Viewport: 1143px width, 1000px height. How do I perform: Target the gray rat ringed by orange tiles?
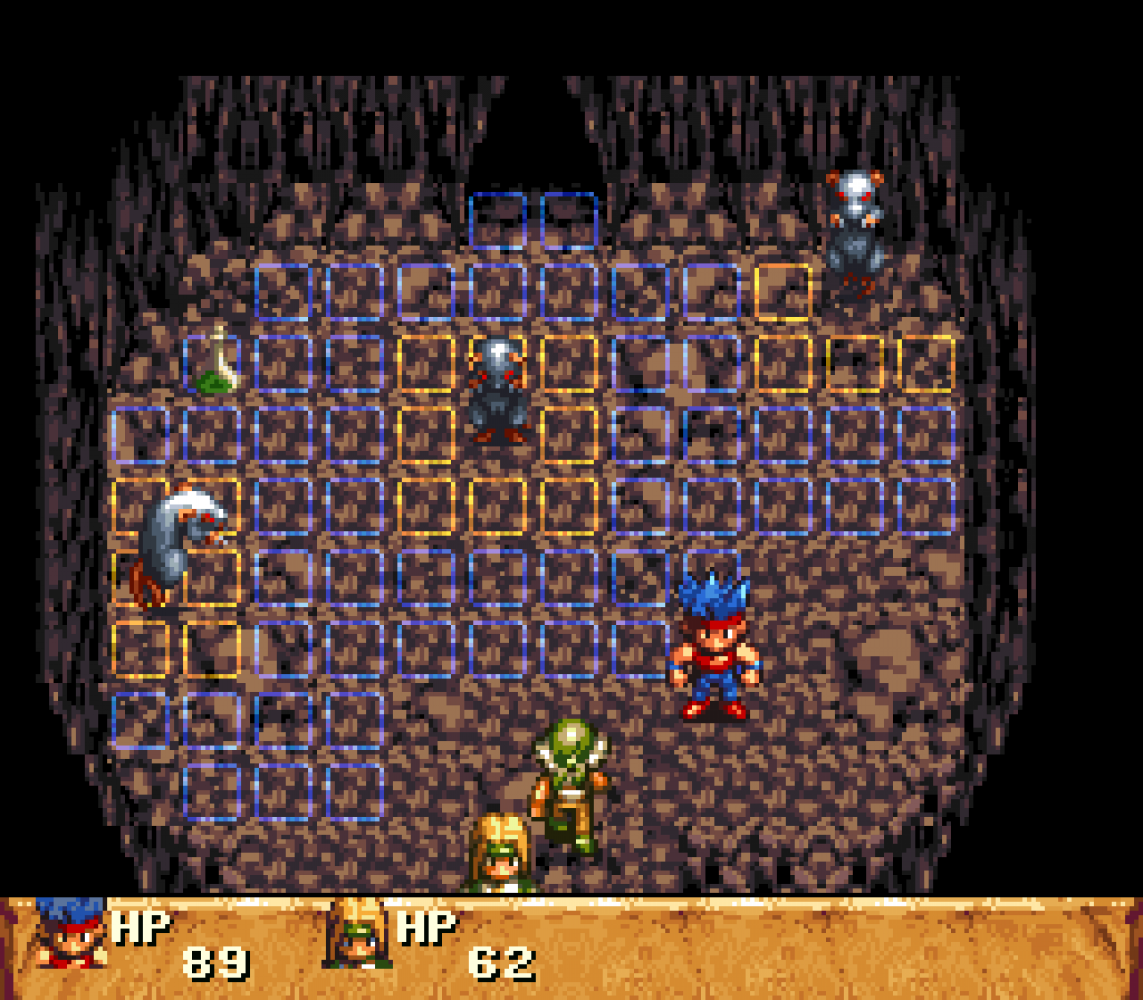click(x=498, y=390)
